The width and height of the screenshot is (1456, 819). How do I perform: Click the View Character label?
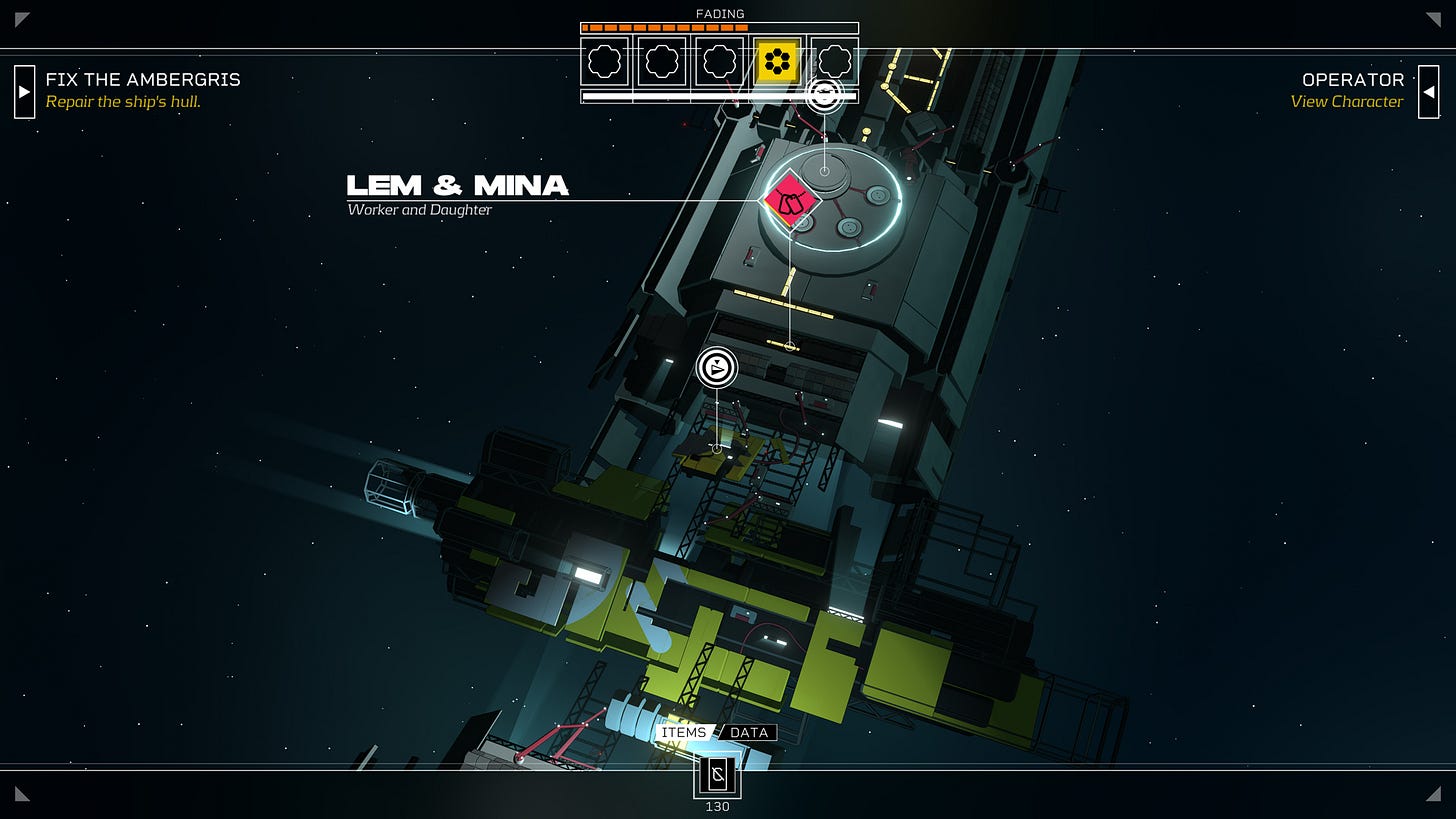click(1346, 102)
